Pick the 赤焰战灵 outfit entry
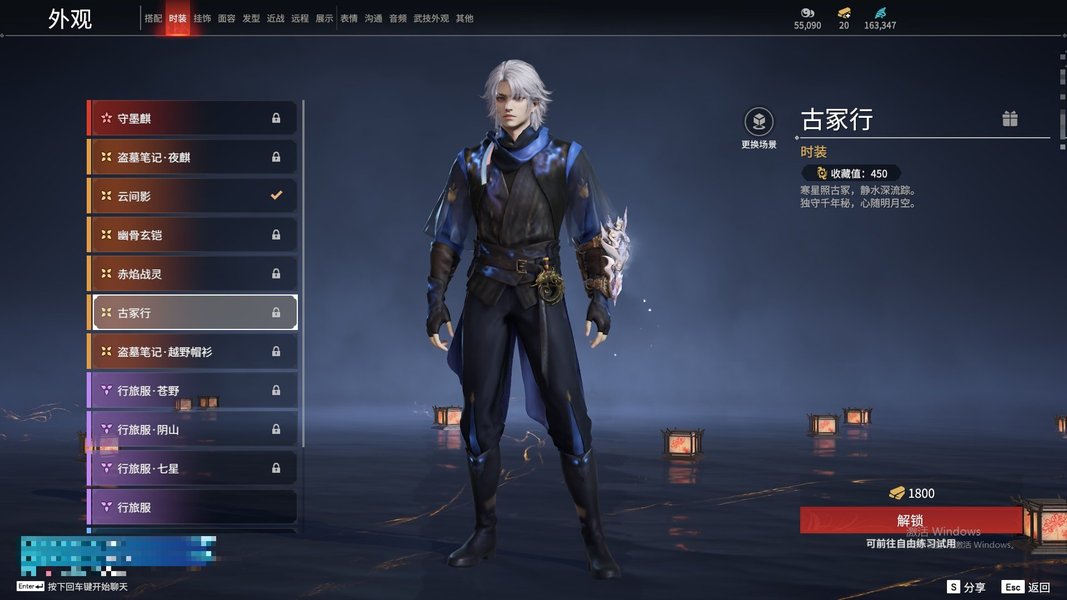Screen dimensions: 1067x600 point(193,274)
